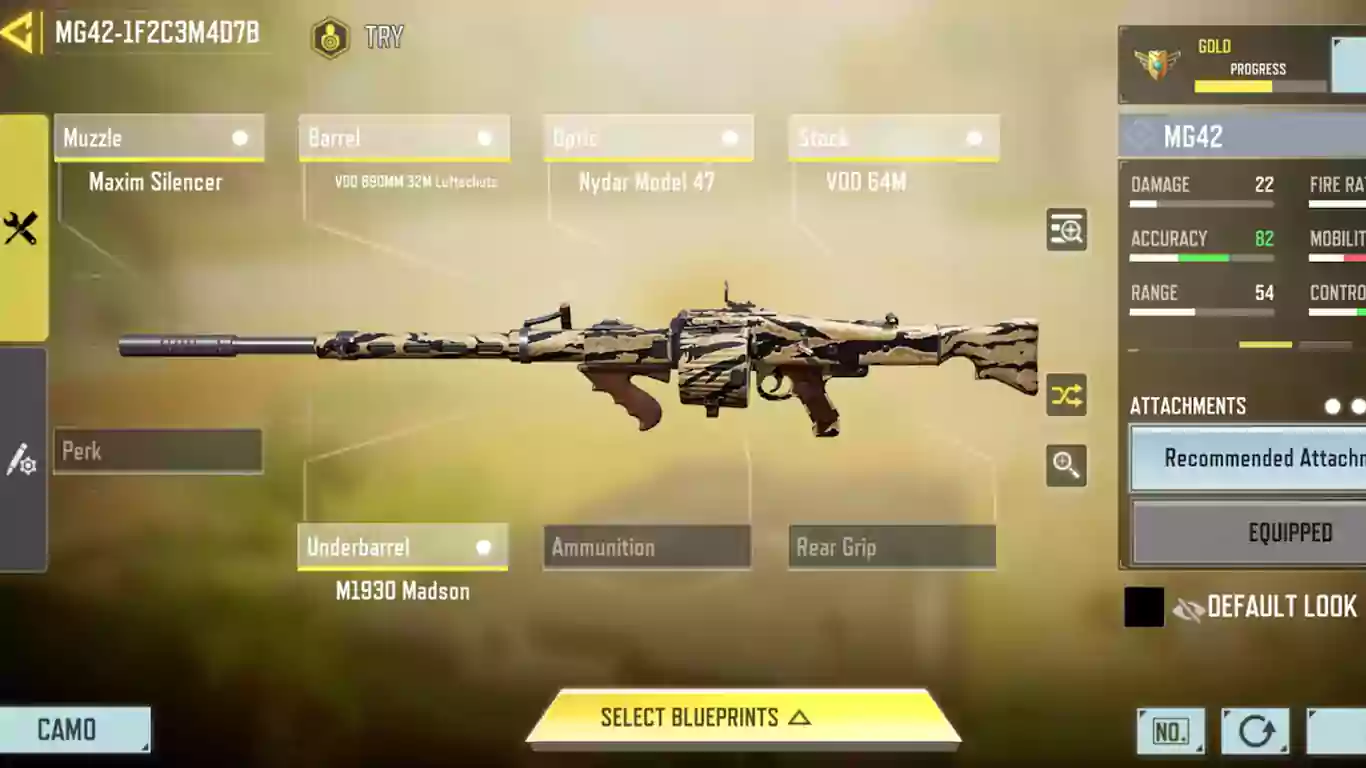The width and height of the screenshot is (1366, 768).
Task: Click the zoom-in magnifying glass icon
Action: pos(1065,466)
